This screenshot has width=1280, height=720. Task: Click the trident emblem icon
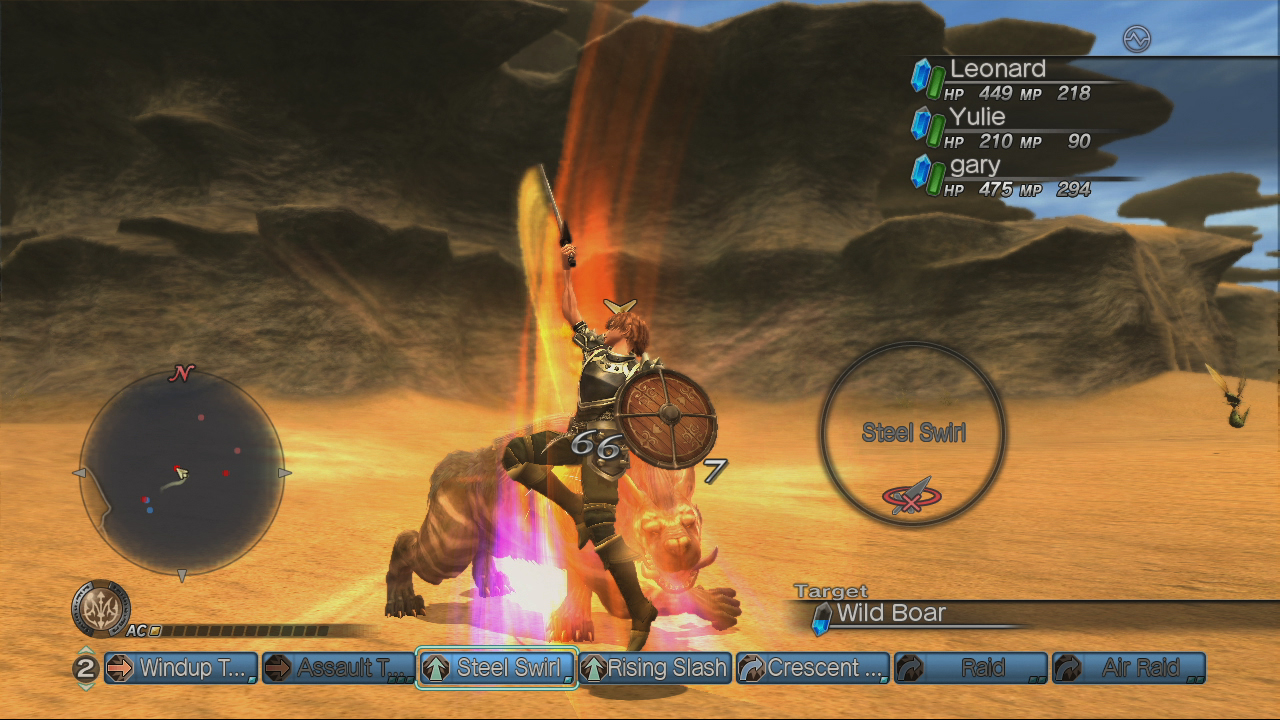coord(101,608)
